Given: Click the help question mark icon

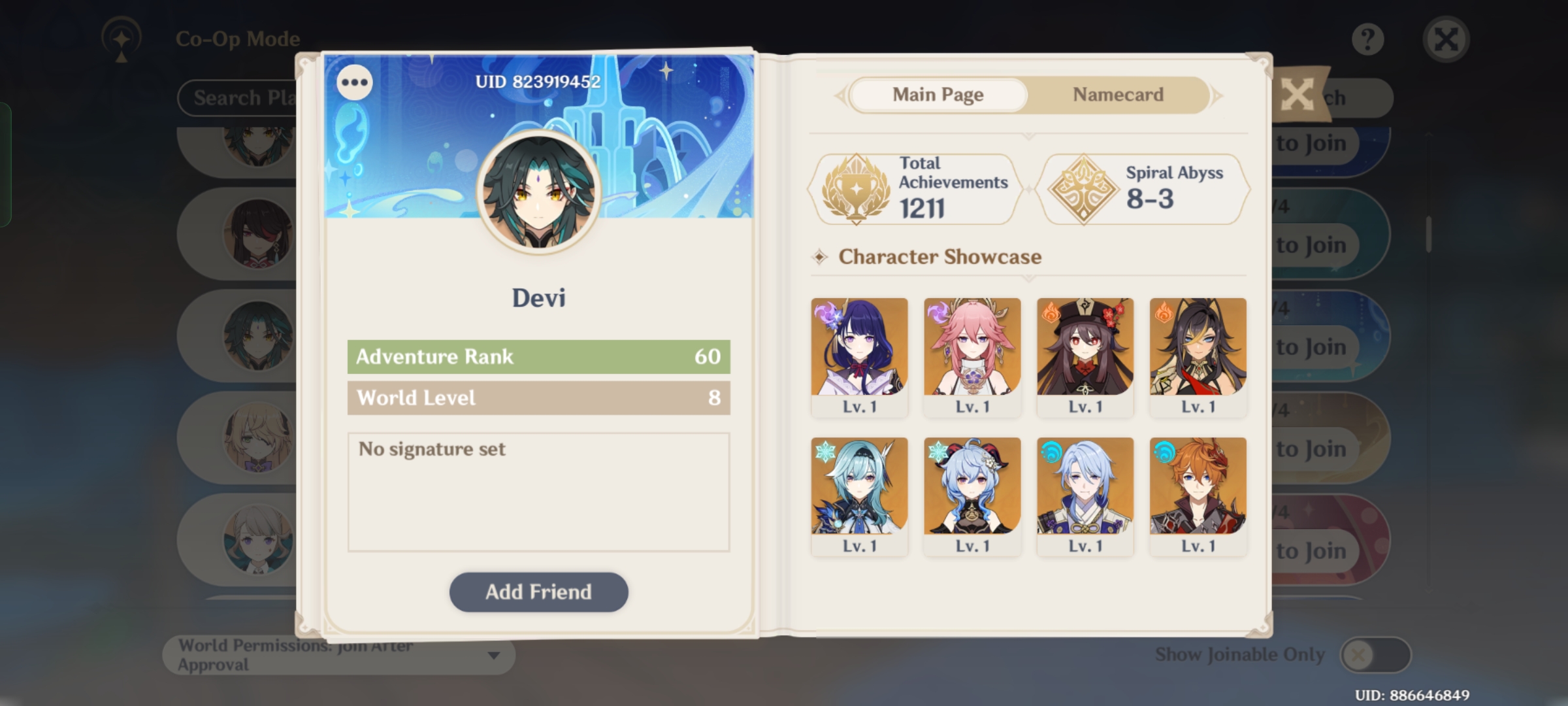Looking at the screenshot, I should [x=1368, y=38].
